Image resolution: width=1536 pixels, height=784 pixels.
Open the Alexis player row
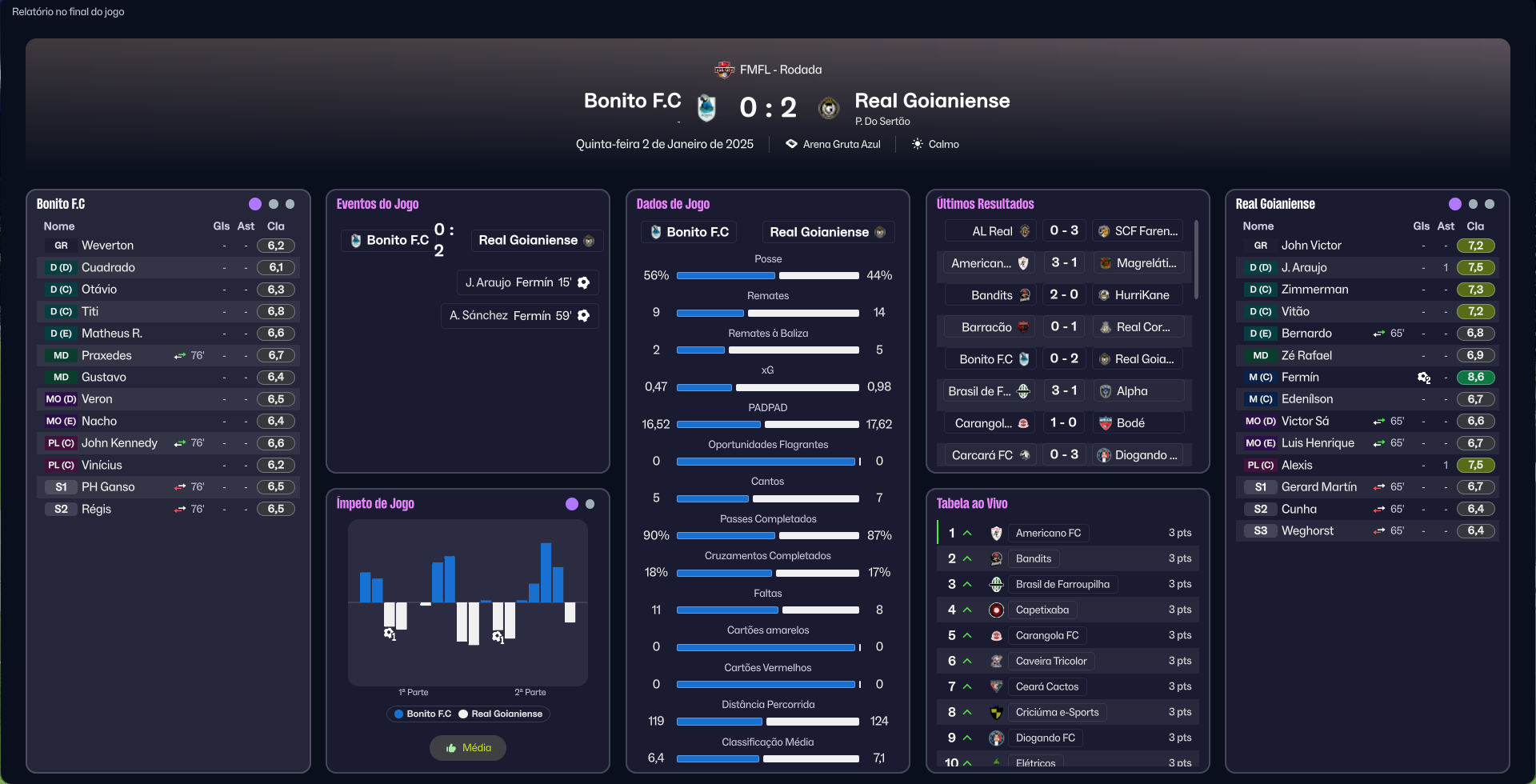point(1296,466)
